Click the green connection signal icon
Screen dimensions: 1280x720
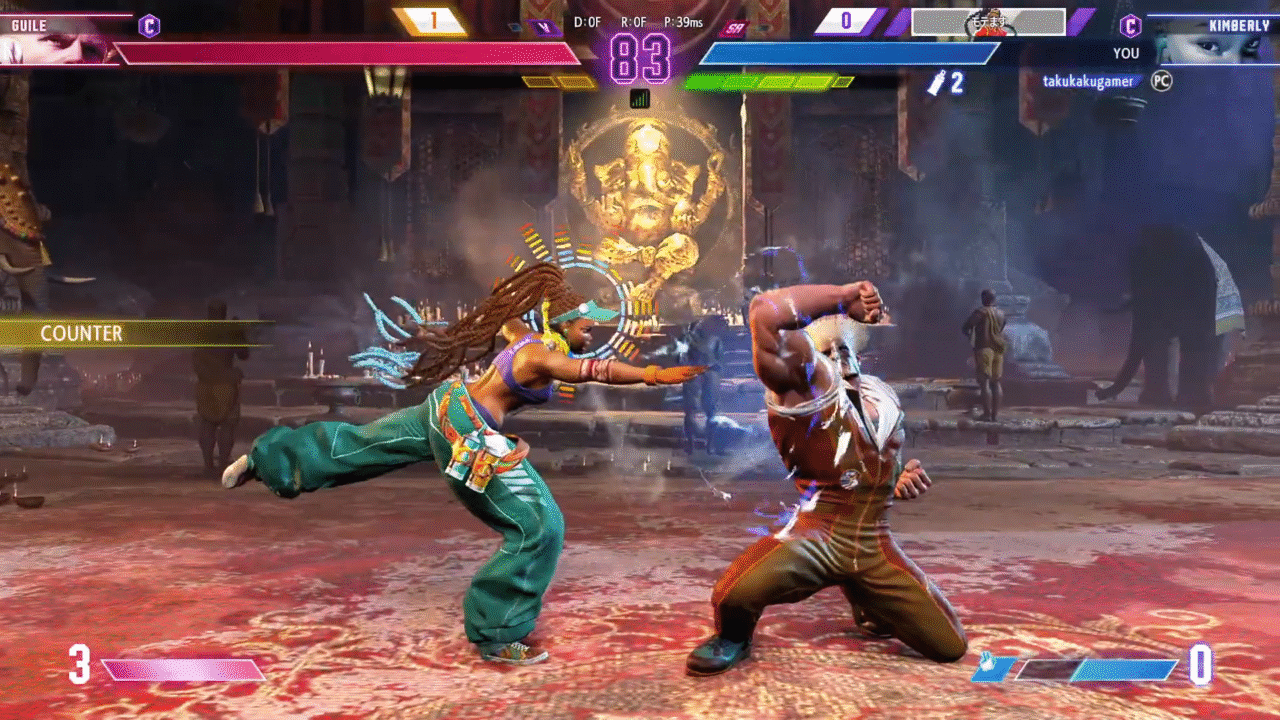[x=640, y=98]
